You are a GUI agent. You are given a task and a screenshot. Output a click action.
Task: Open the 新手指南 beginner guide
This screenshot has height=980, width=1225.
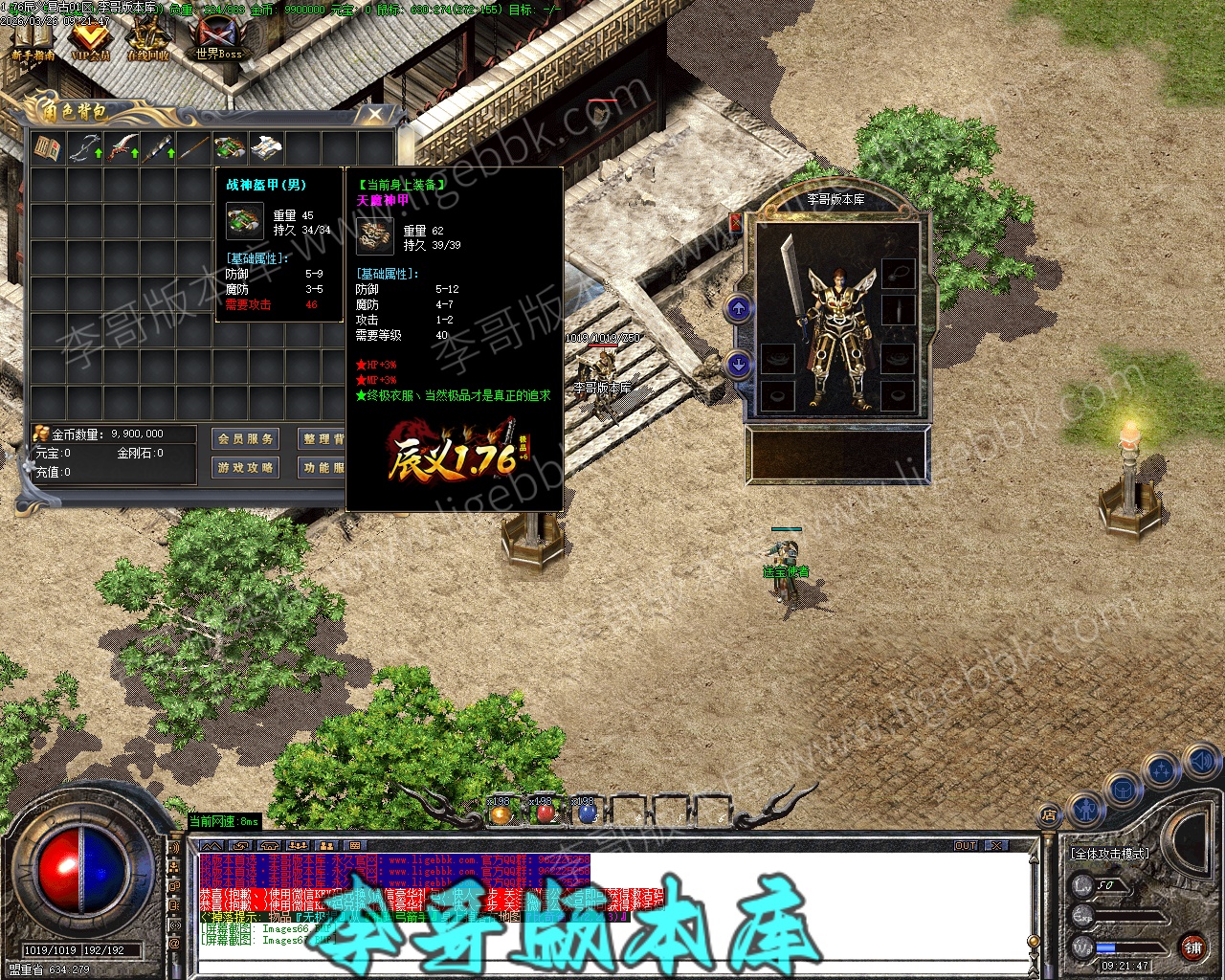pos(33,40)
